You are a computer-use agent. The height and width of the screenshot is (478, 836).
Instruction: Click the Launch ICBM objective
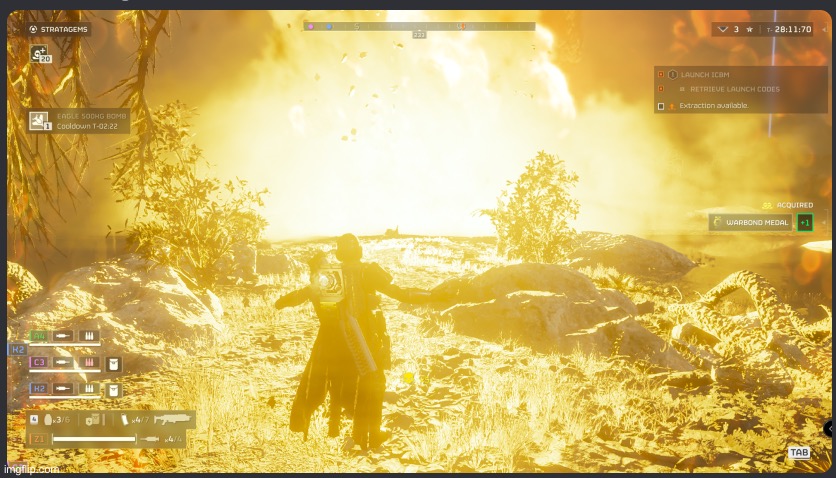tap(708, 74)
